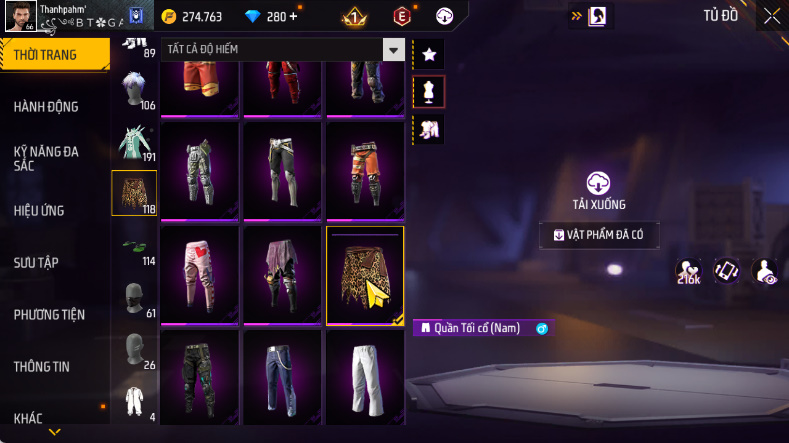Open the shoes subcategory with green shoes icon
The image size is (789, 443).
pyautogui.click(x=133, y=246)
